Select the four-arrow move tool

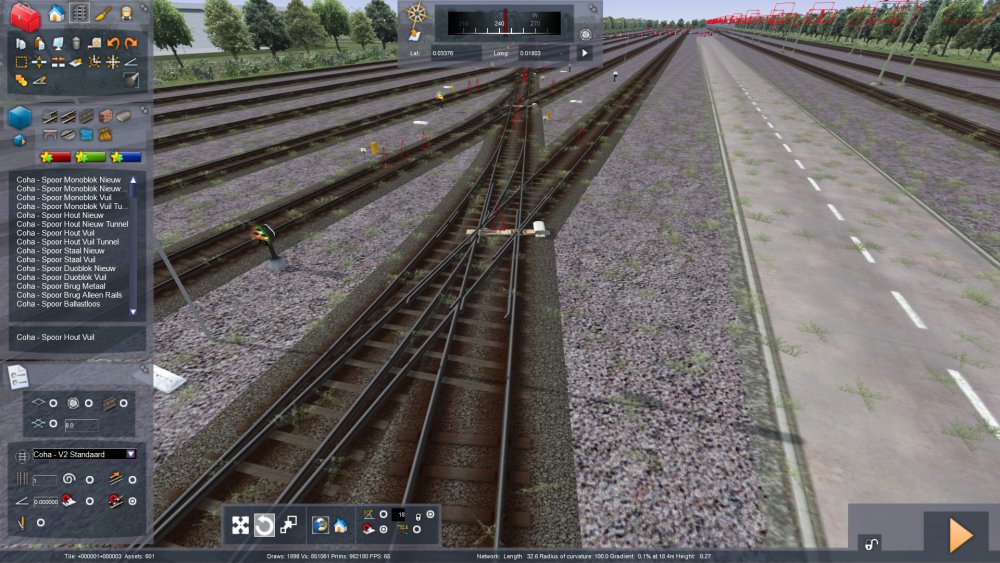(x=241, y=525)
